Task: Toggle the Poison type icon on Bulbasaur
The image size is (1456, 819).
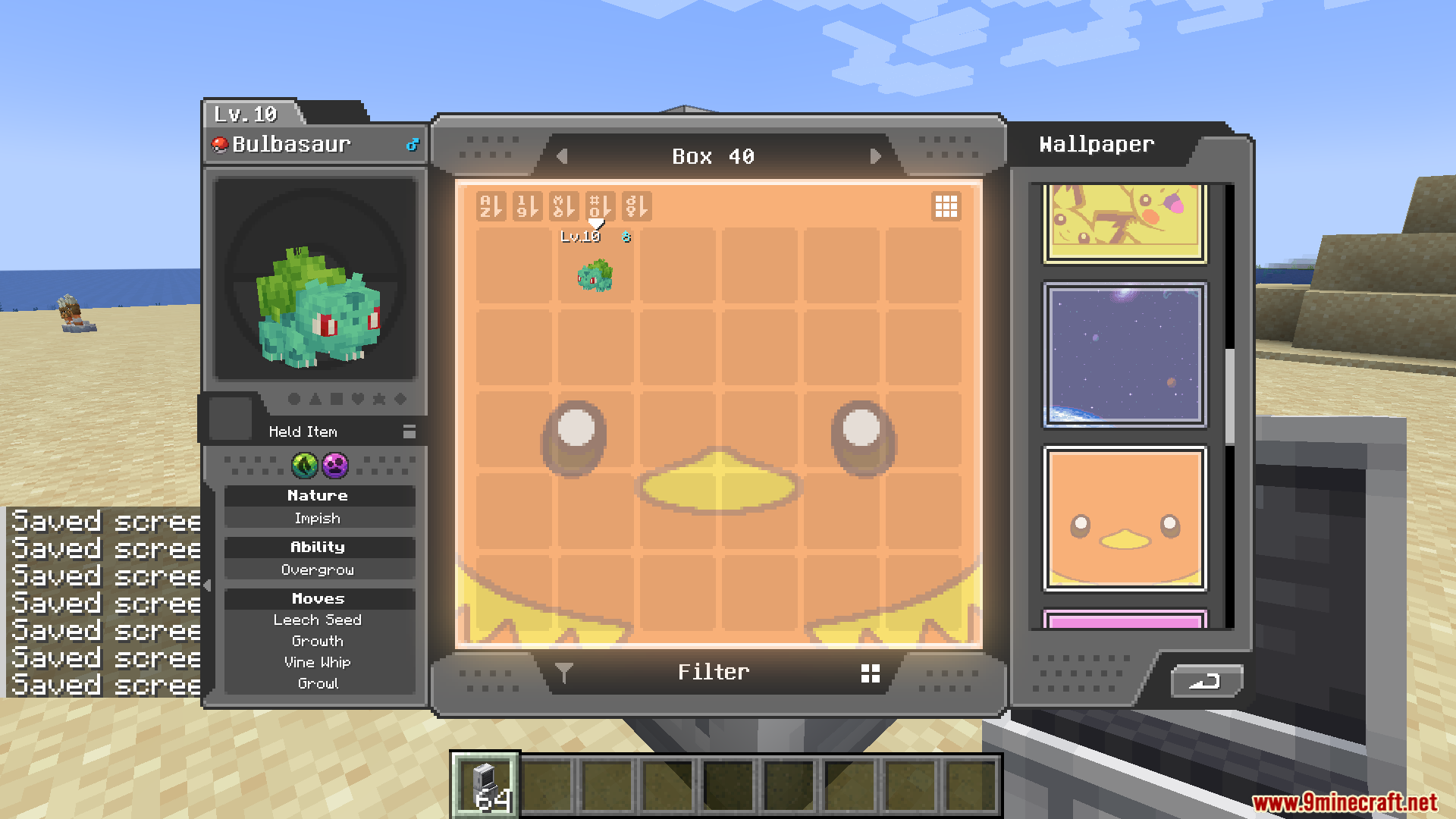Action: coord(334,467)
